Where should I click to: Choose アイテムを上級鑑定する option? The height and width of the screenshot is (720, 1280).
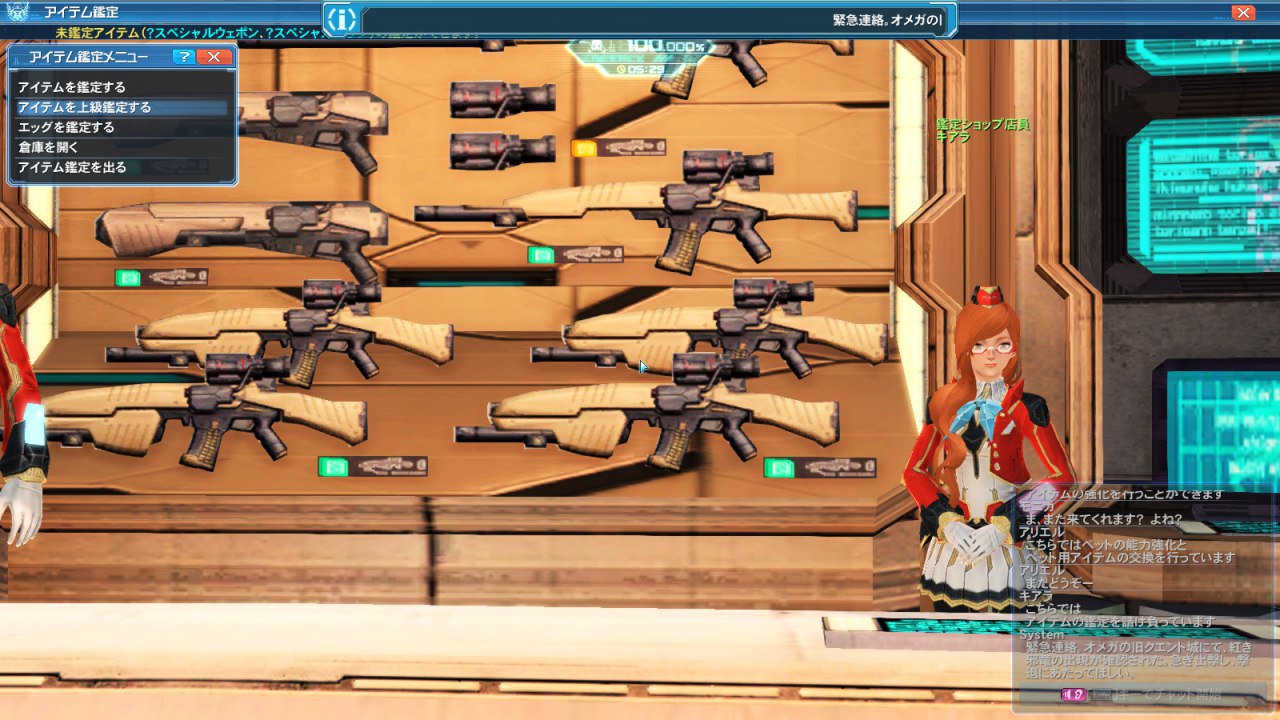coord(84,107)
